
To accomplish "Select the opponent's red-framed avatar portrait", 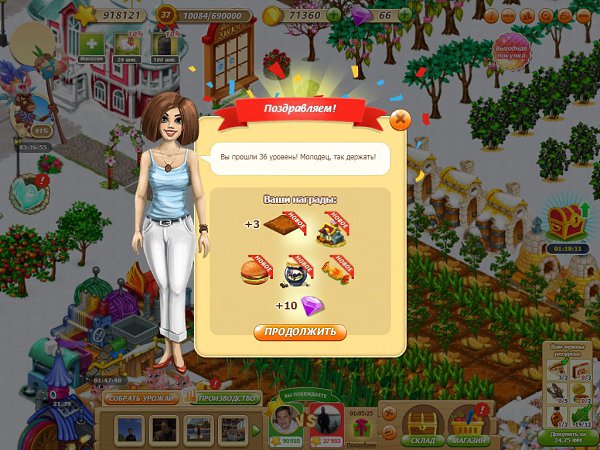I will coord(326,422).
